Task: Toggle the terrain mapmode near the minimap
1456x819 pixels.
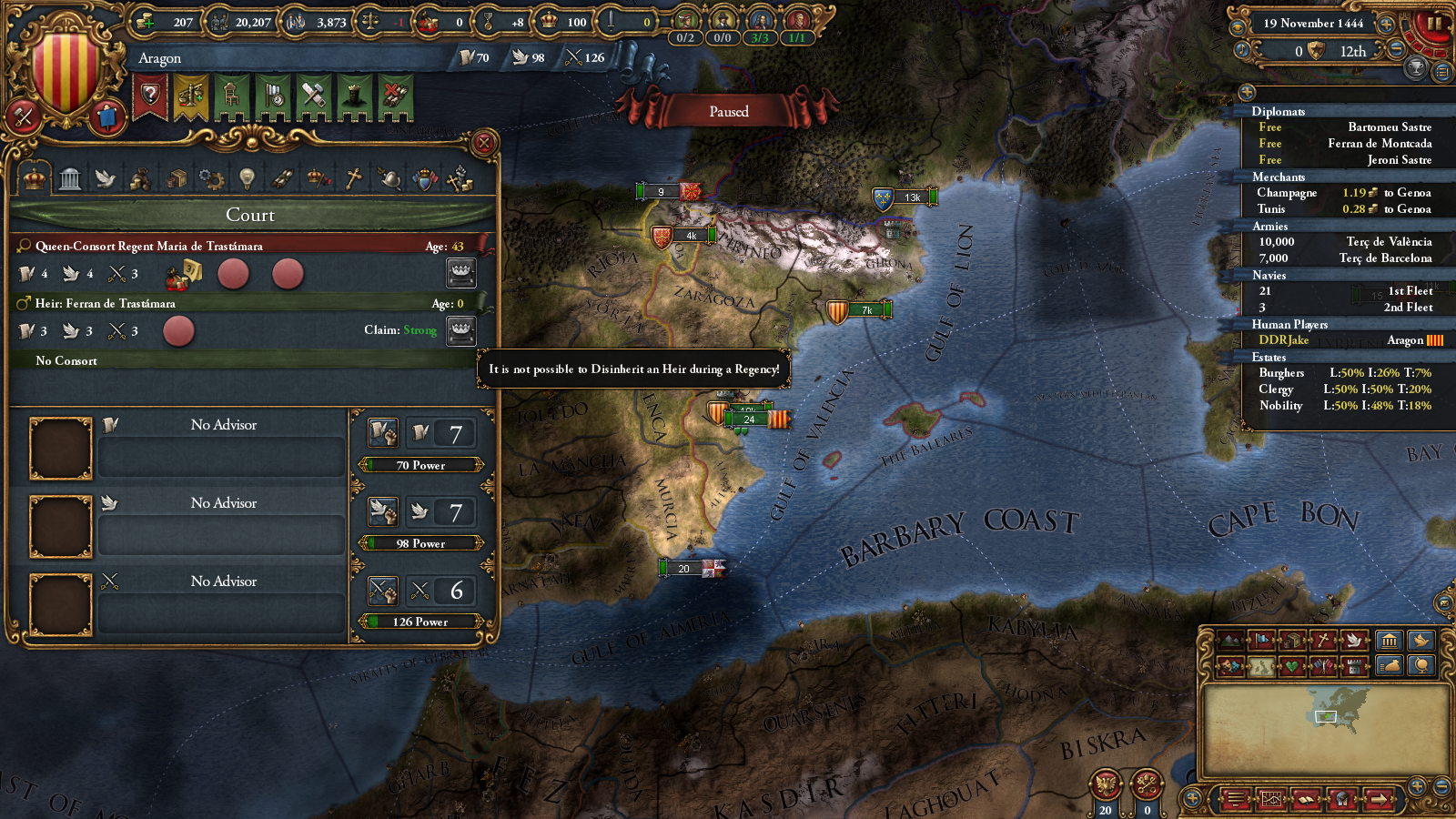Action: [x=1230, y=641]
